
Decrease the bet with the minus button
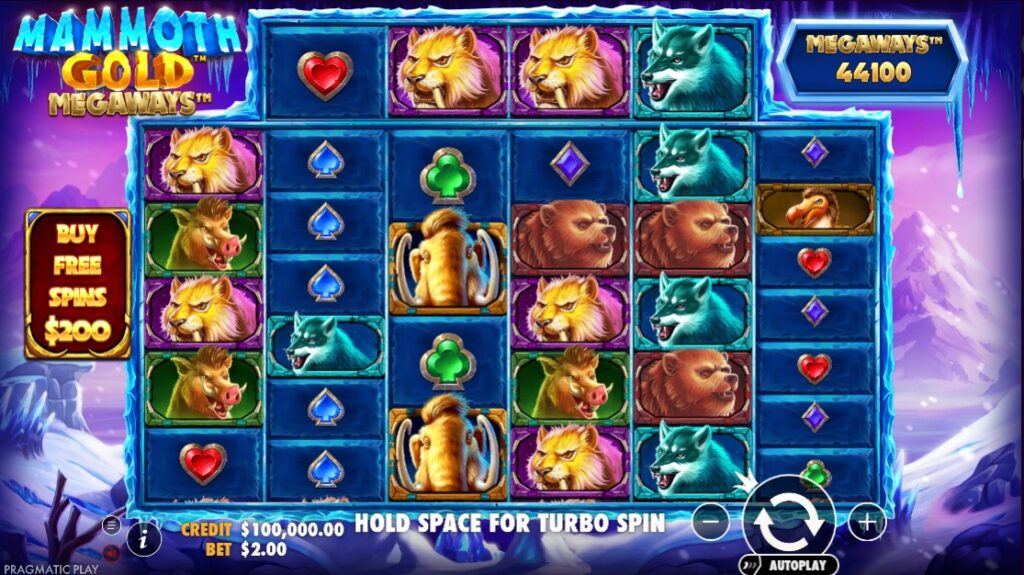coord(710,522)
